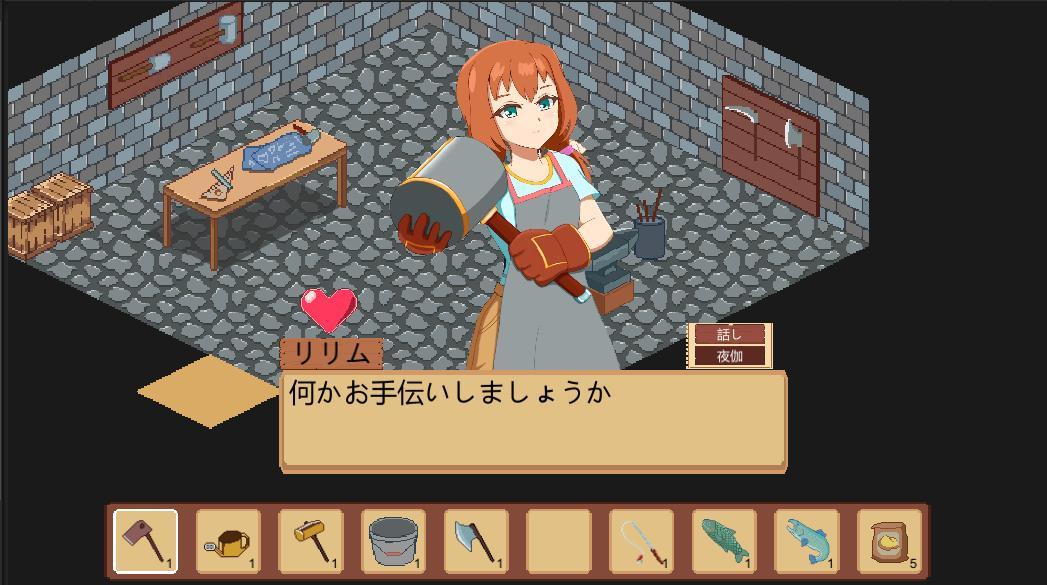This screenshot has height=585, width=1047.
Task: Equip the golden hammer from hotbar
Action: (x=311, y=541)
